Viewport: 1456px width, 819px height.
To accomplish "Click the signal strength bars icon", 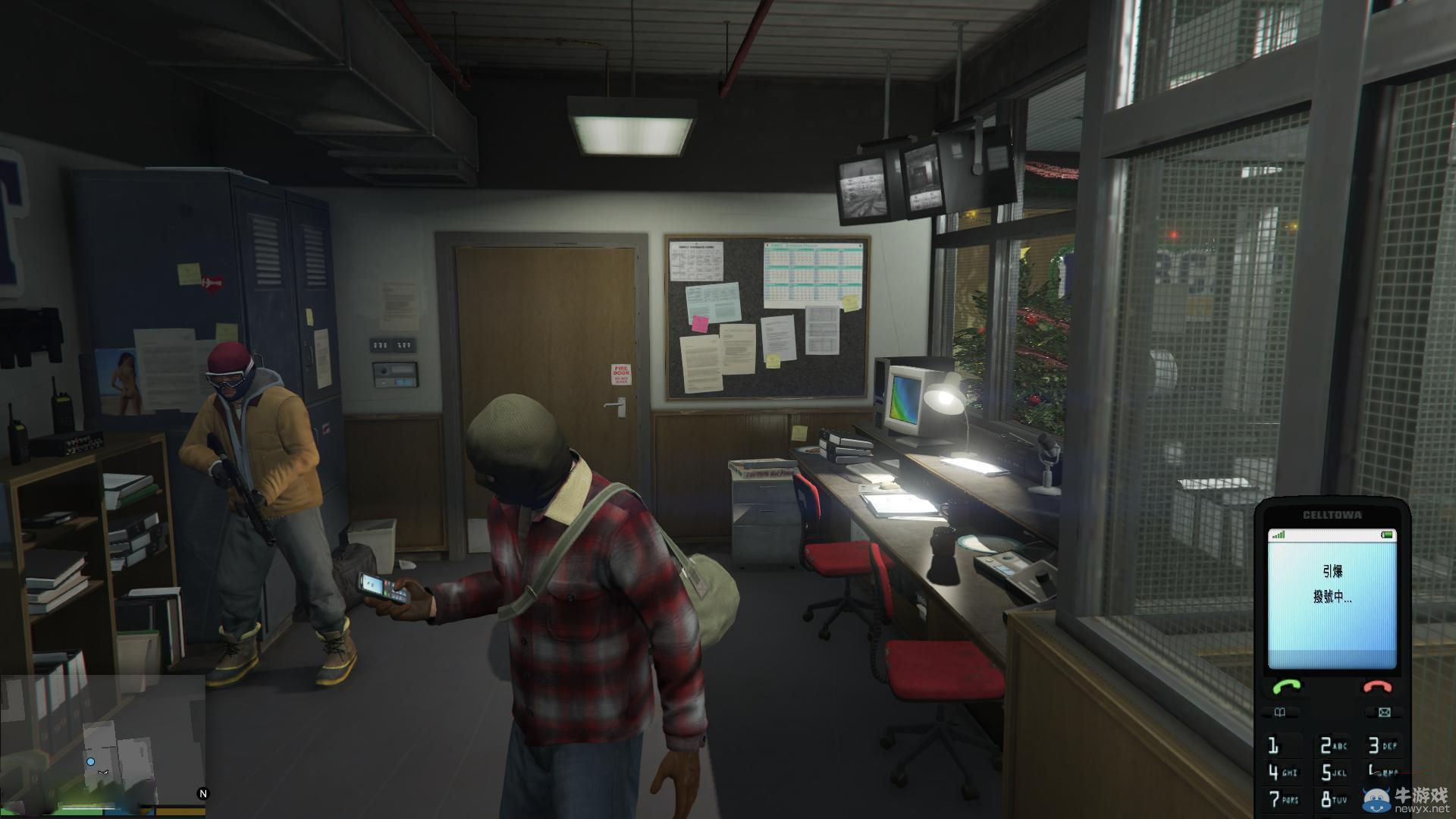I will (x=1280, y=535).
